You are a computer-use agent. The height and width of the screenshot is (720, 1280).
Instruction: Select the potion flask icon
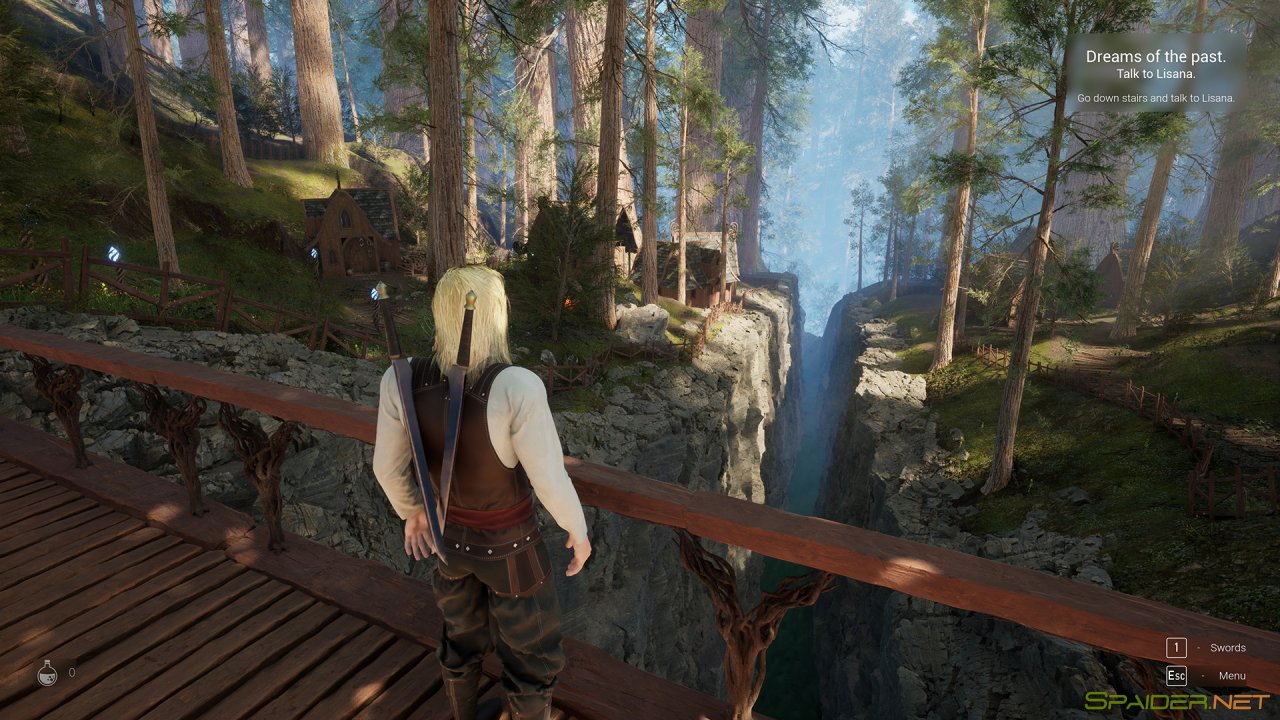[47, 673]
